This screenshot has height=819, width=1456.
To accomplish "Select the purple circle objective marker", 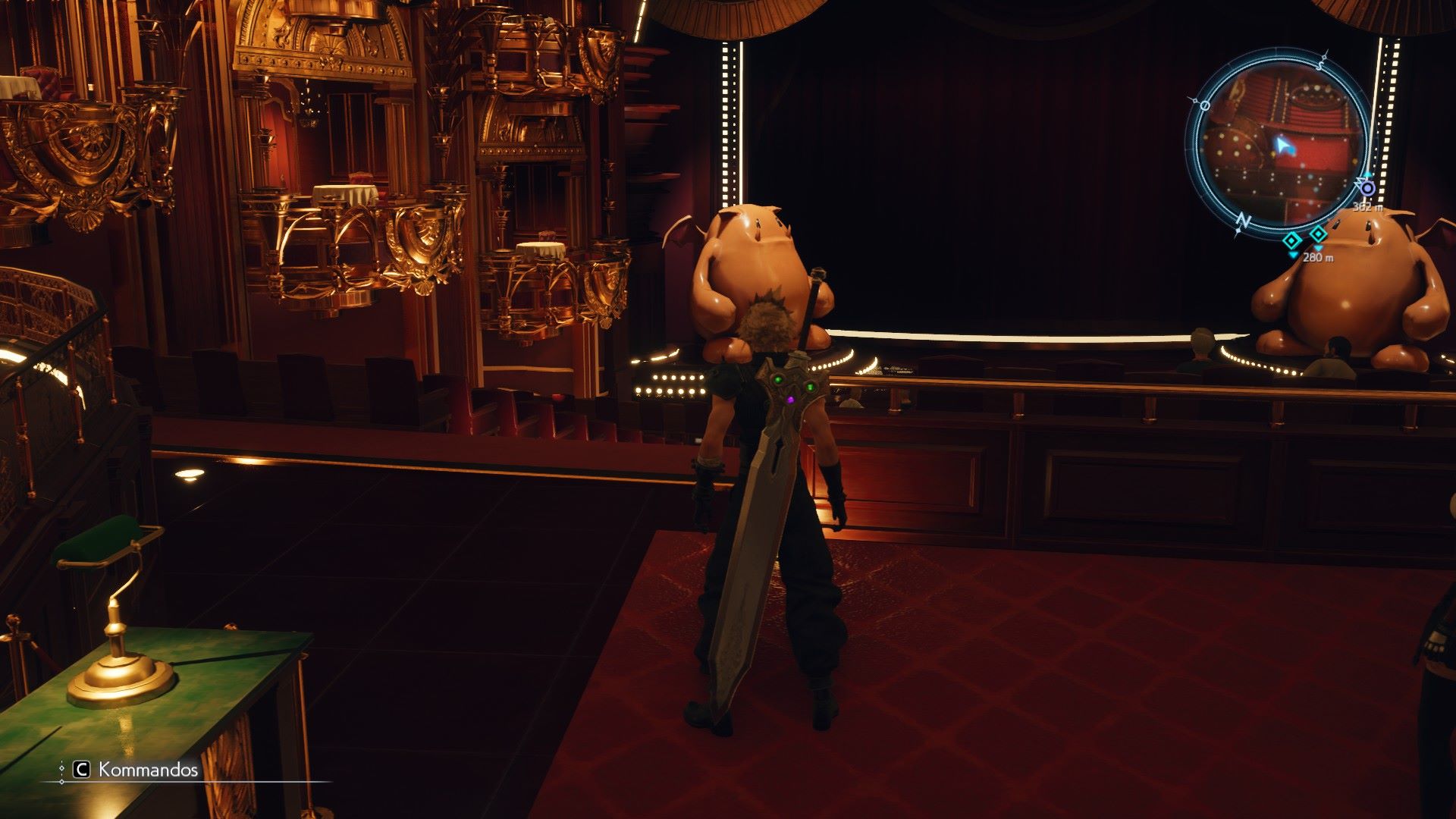I will click(x=1367, y=187).
